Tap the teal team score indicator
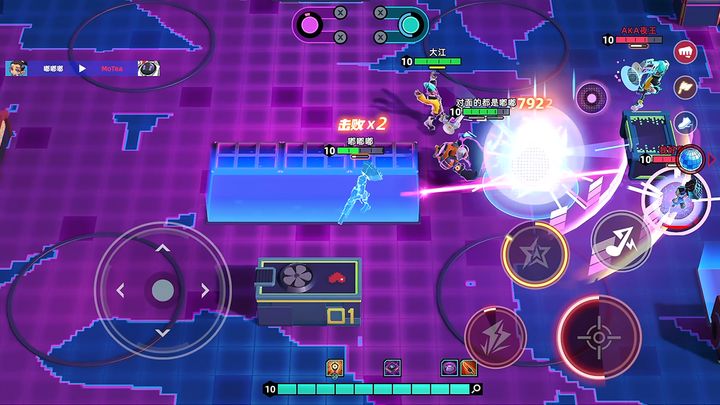720x405 pixels. pyautogui.click(x=407, y=23)
